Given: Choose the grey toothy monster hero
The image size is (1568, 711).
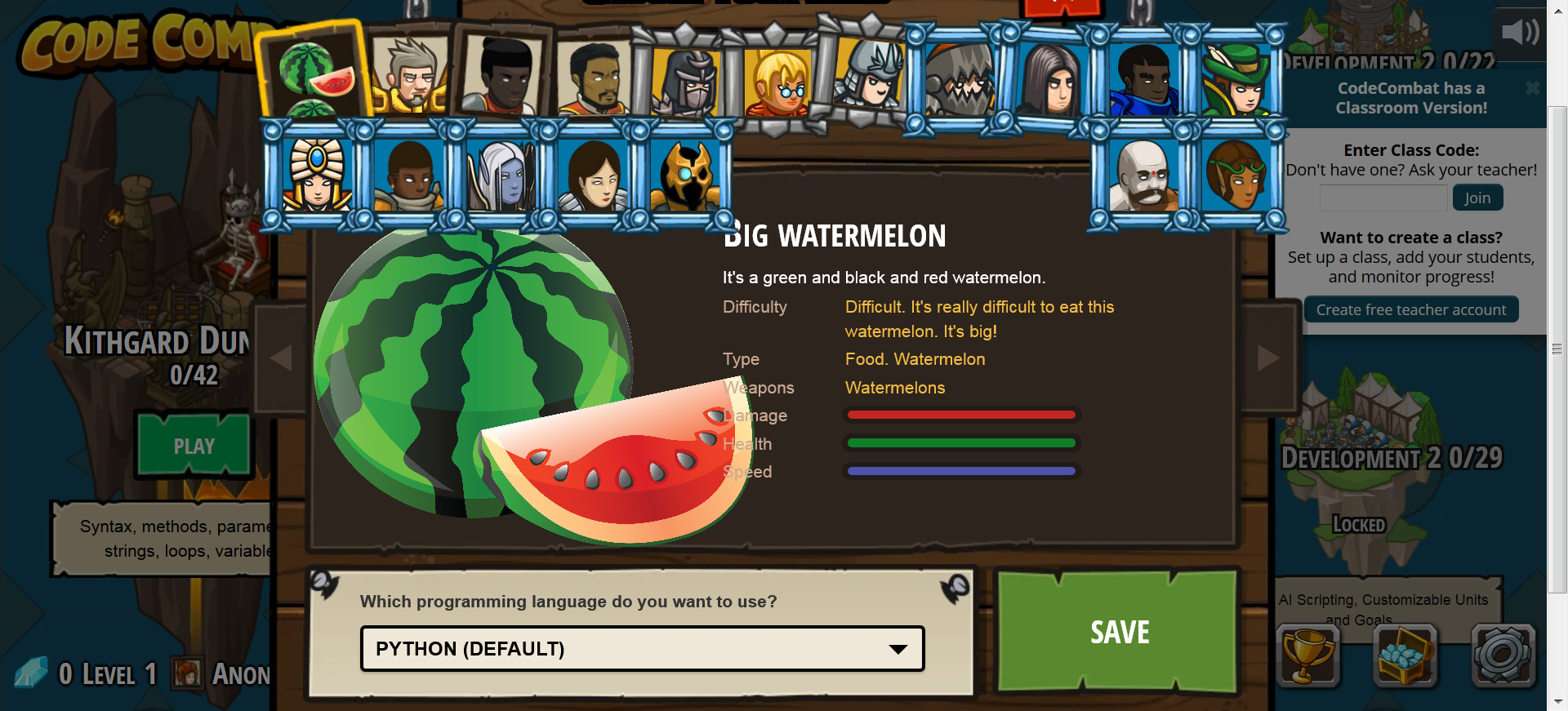Looking at the screenshot, I should 960,80.
